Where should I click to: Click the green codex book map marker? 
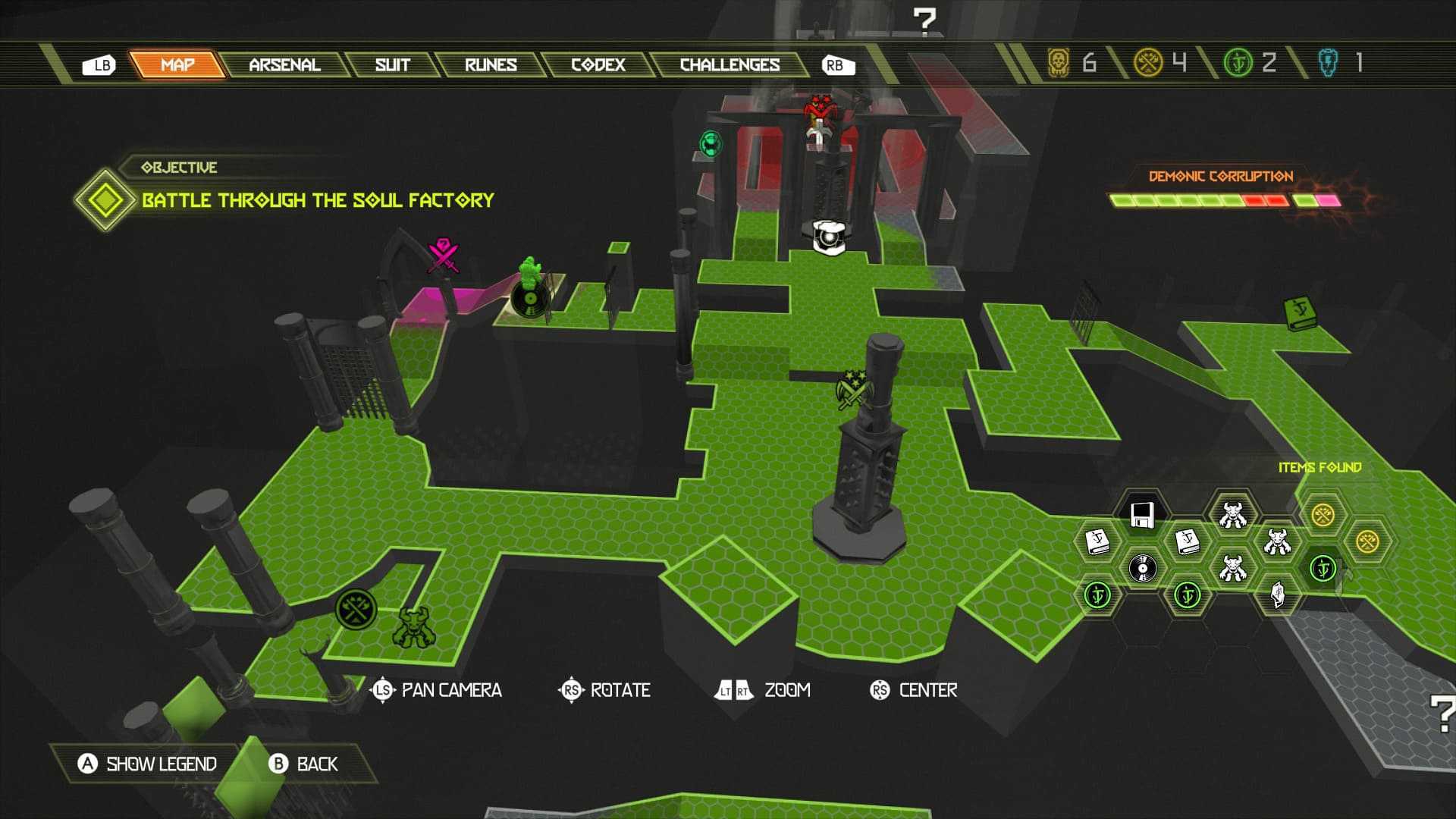tap(1301, 312)
